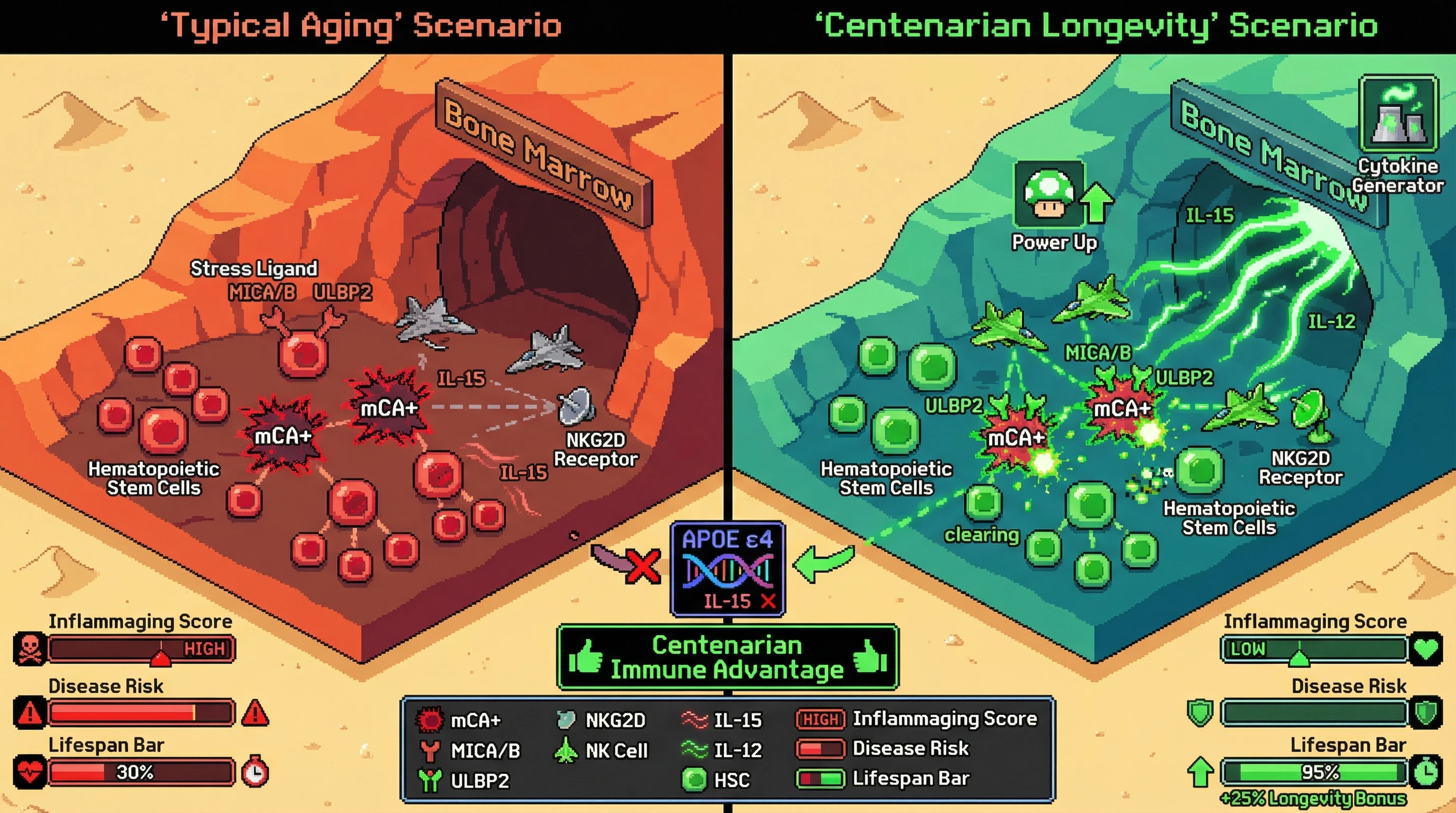Screen dimensions: 1456x813
Task: Open the APOE ε4 gene card
Action: 727,569
